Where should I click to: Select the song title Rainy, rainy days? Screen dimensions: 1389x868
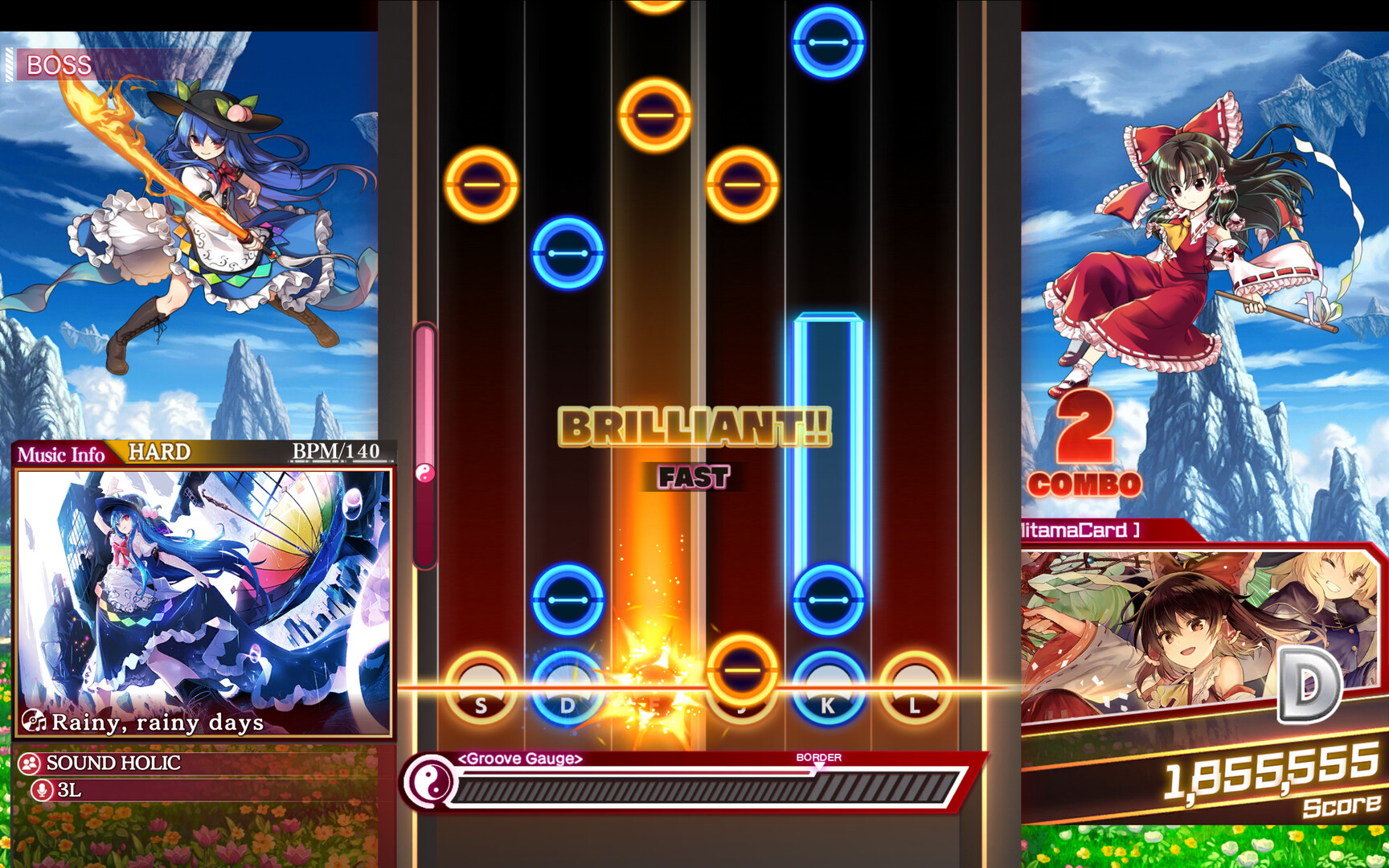pos(158,723)
